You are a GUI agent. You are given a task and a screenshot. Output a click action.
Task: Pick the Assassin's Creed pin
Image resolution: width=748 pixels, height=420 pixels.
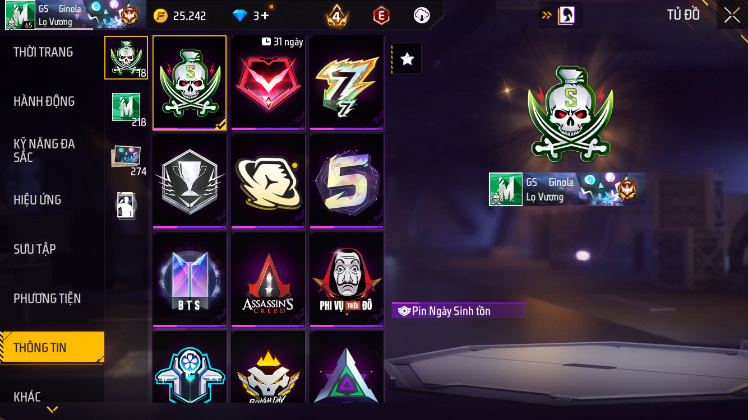pyautogui.click(x=268, y=278)
